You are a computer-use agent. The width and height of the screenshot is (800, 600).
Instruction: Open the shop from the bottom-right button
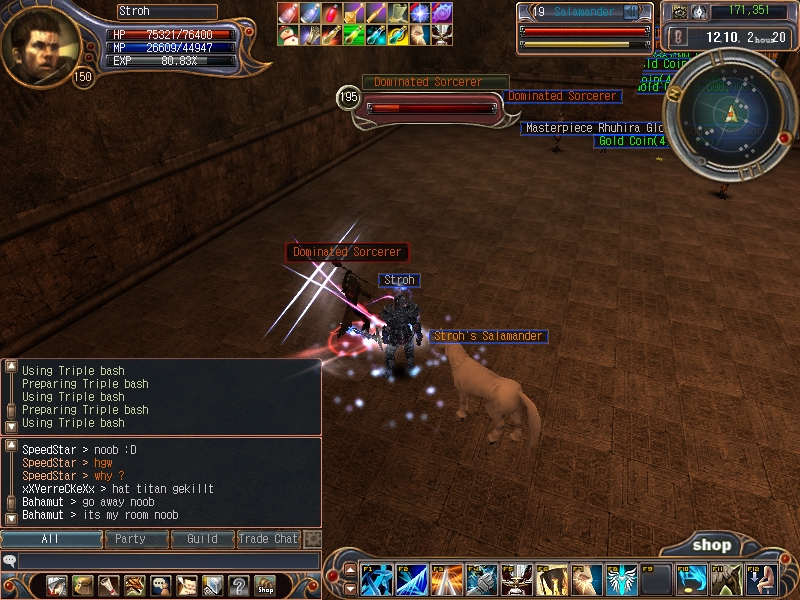point(712,545)
